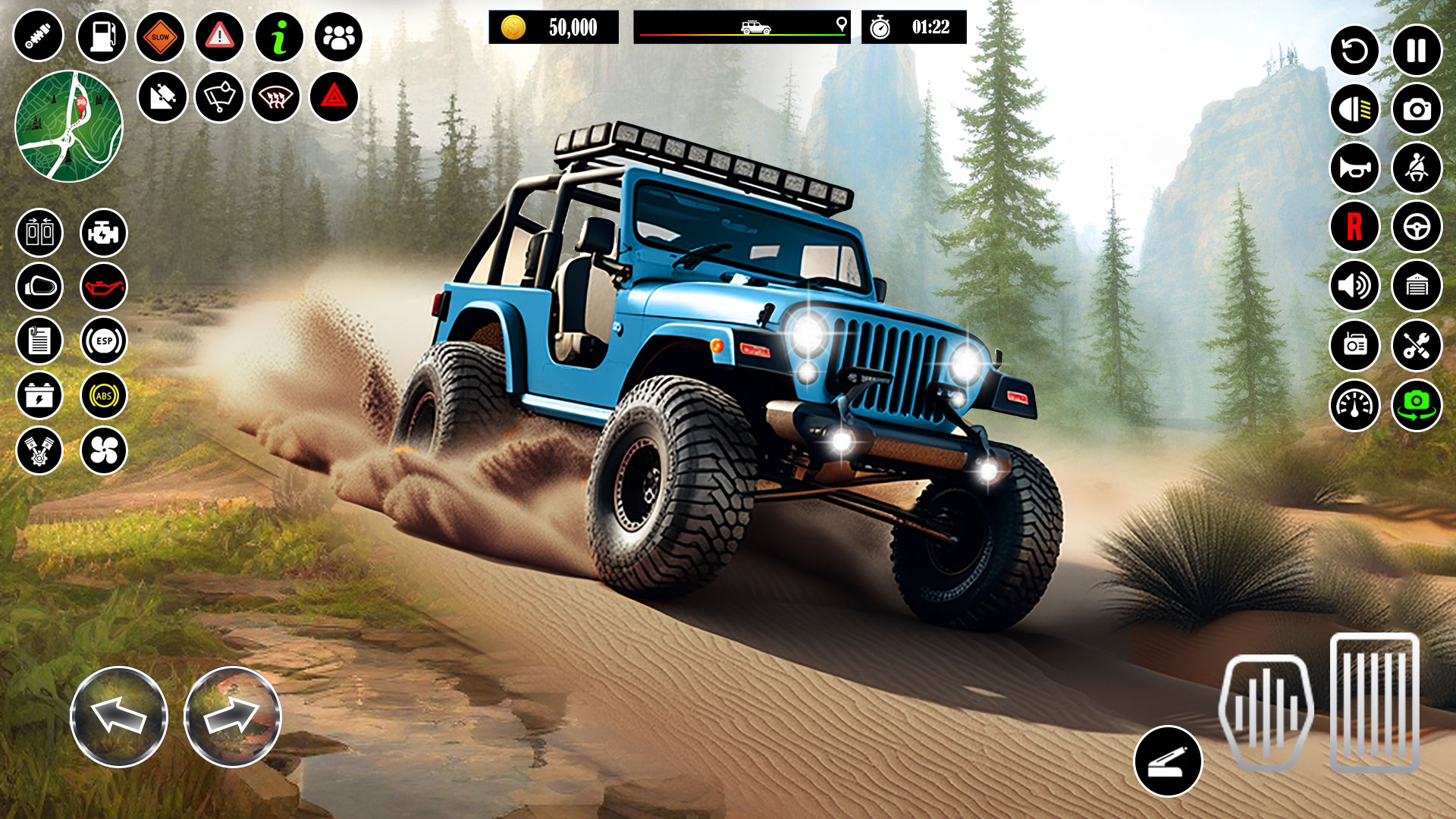Enable the hazard warning lights
The height and width of the screenshot is (819, 1456).
pyautogui.click(x=337, y=97)
